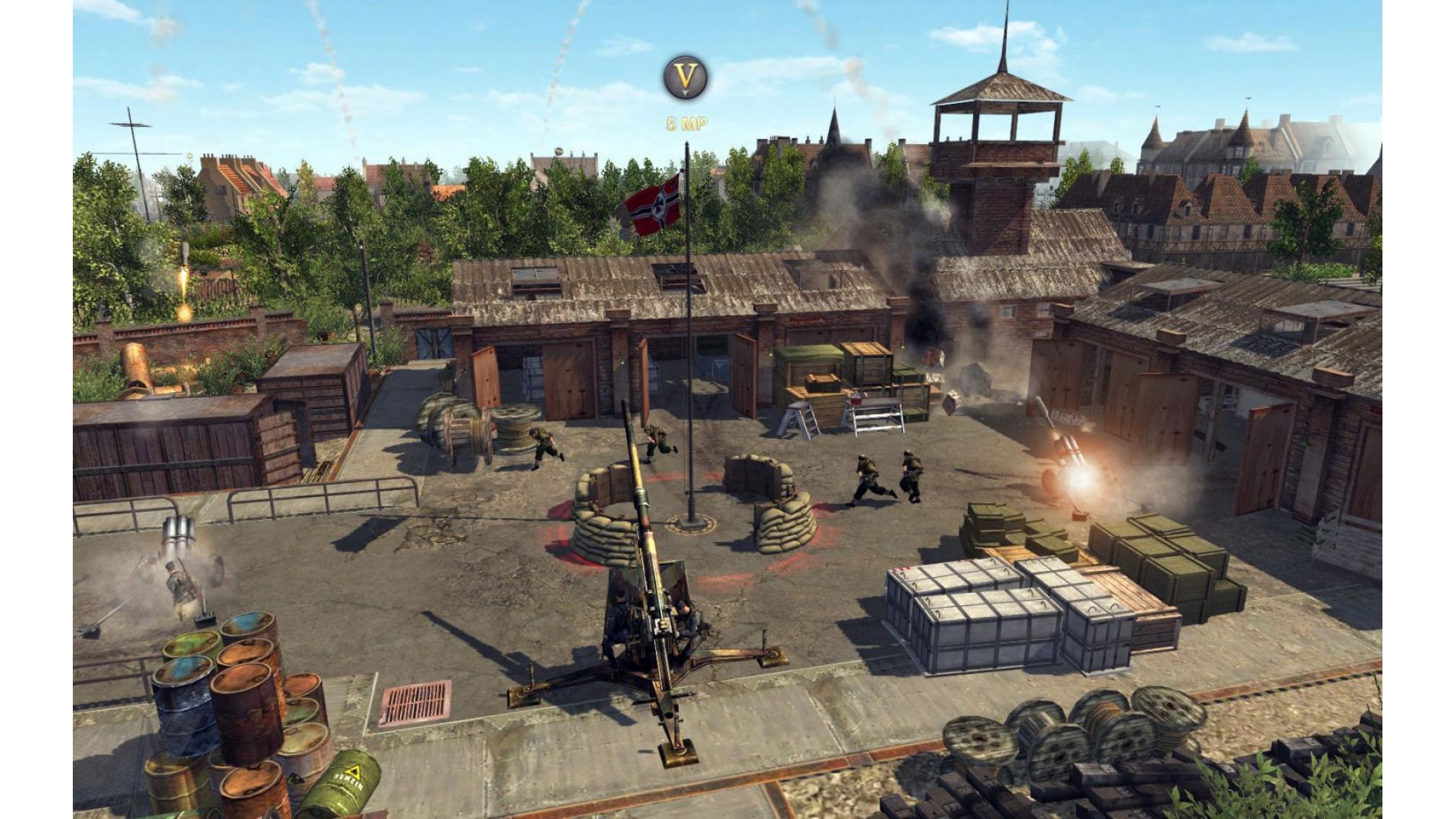Select the V capture point marker
The image size is (1456, 819).
[686, 77]
